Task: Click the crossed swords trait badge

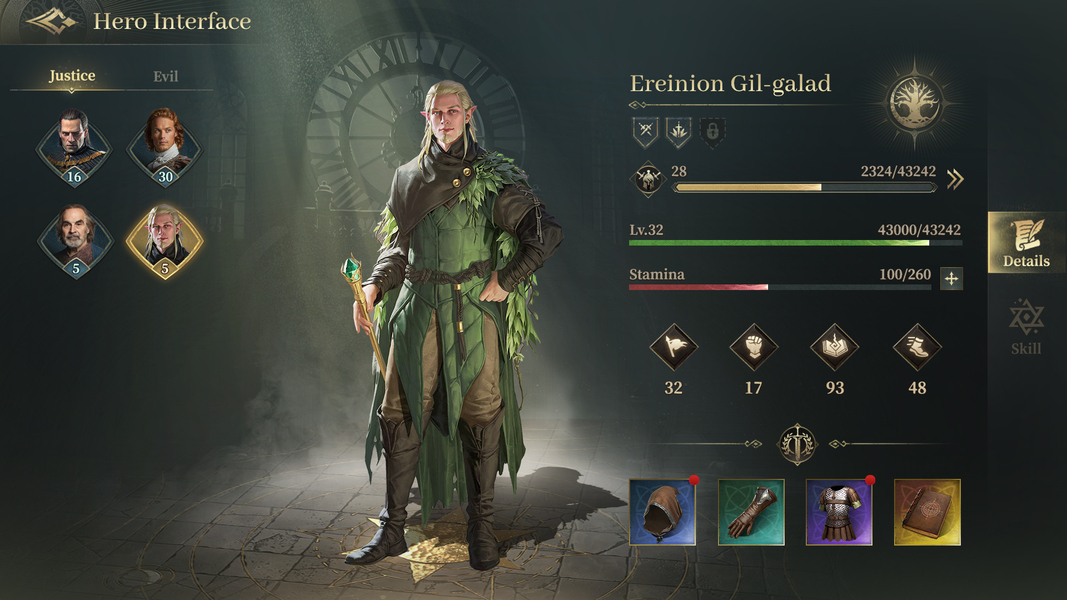Action: pos(645,131)
